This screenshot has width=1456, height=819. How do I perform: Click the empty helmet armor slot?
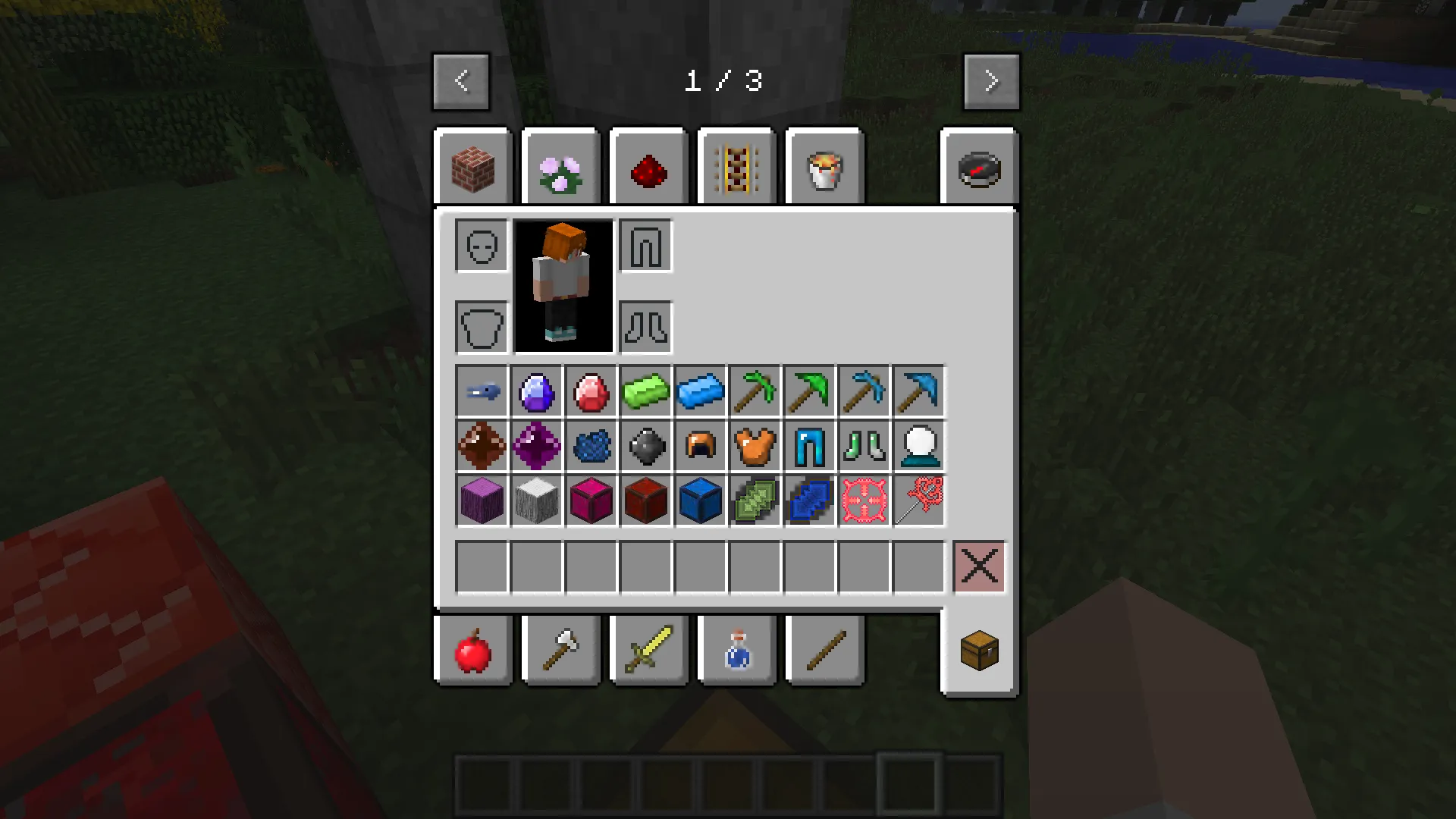[481, 246]
